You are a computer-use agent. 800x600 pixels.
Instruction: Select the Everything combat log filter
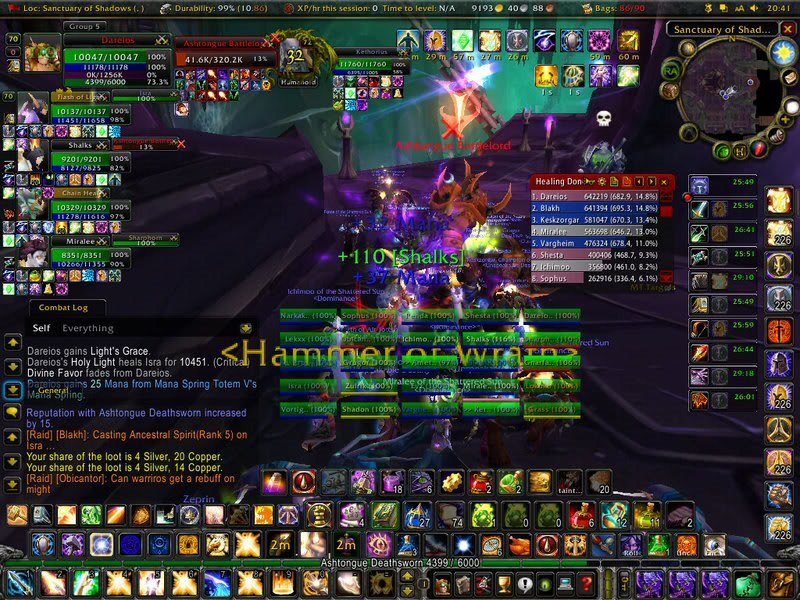click(88, 328)
